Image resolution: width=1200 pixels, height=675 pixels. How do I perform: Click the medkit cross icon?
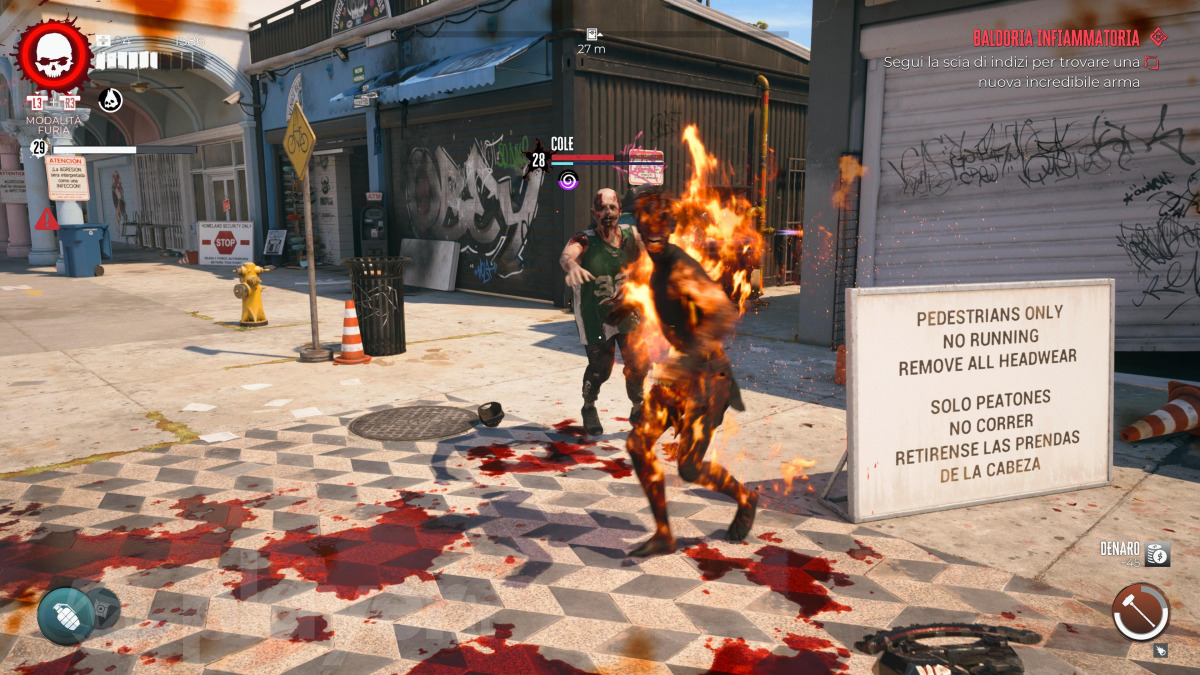click(104, 43)
